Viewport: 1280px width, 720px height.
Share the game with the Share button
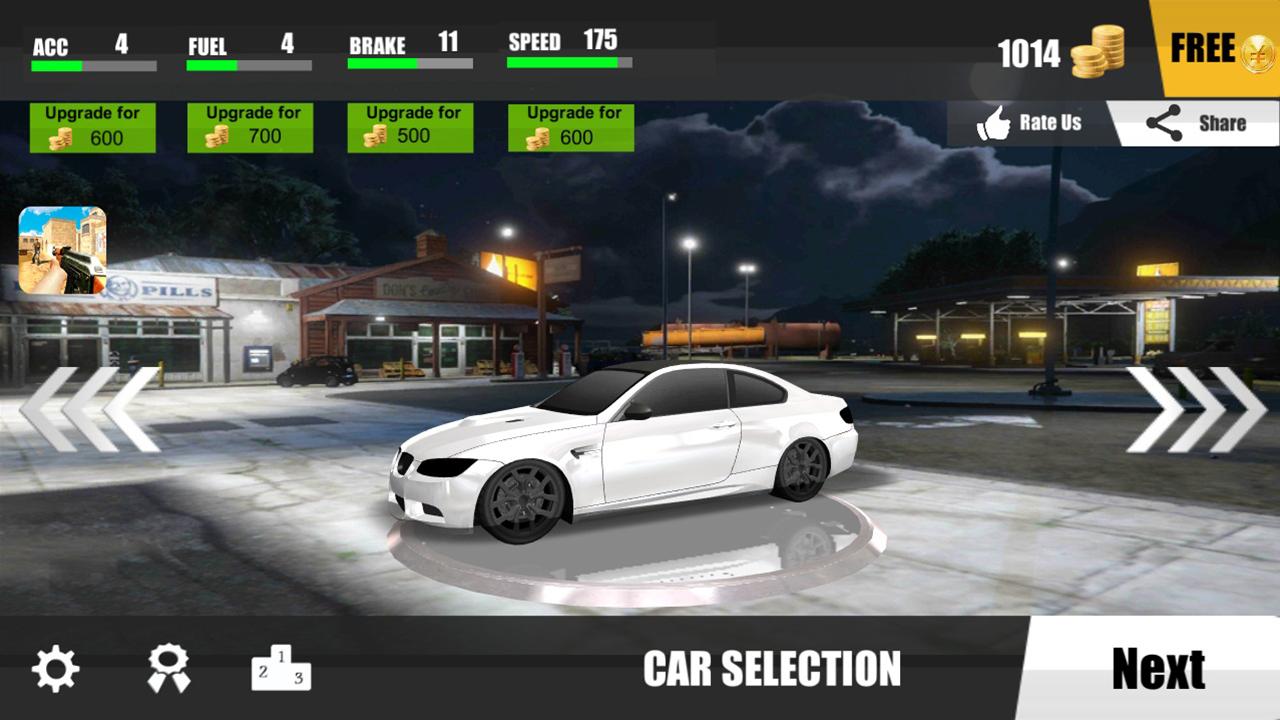coord(1196,124)
